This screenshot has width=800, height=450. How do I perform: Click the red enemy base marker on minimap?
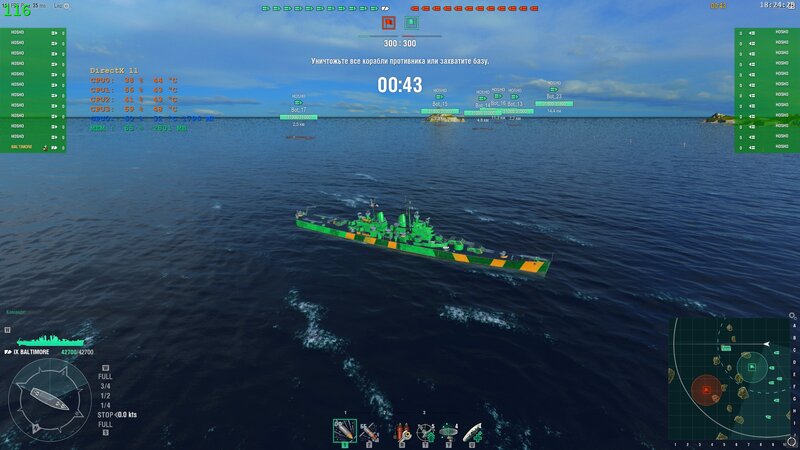click(x=706, y=389)
